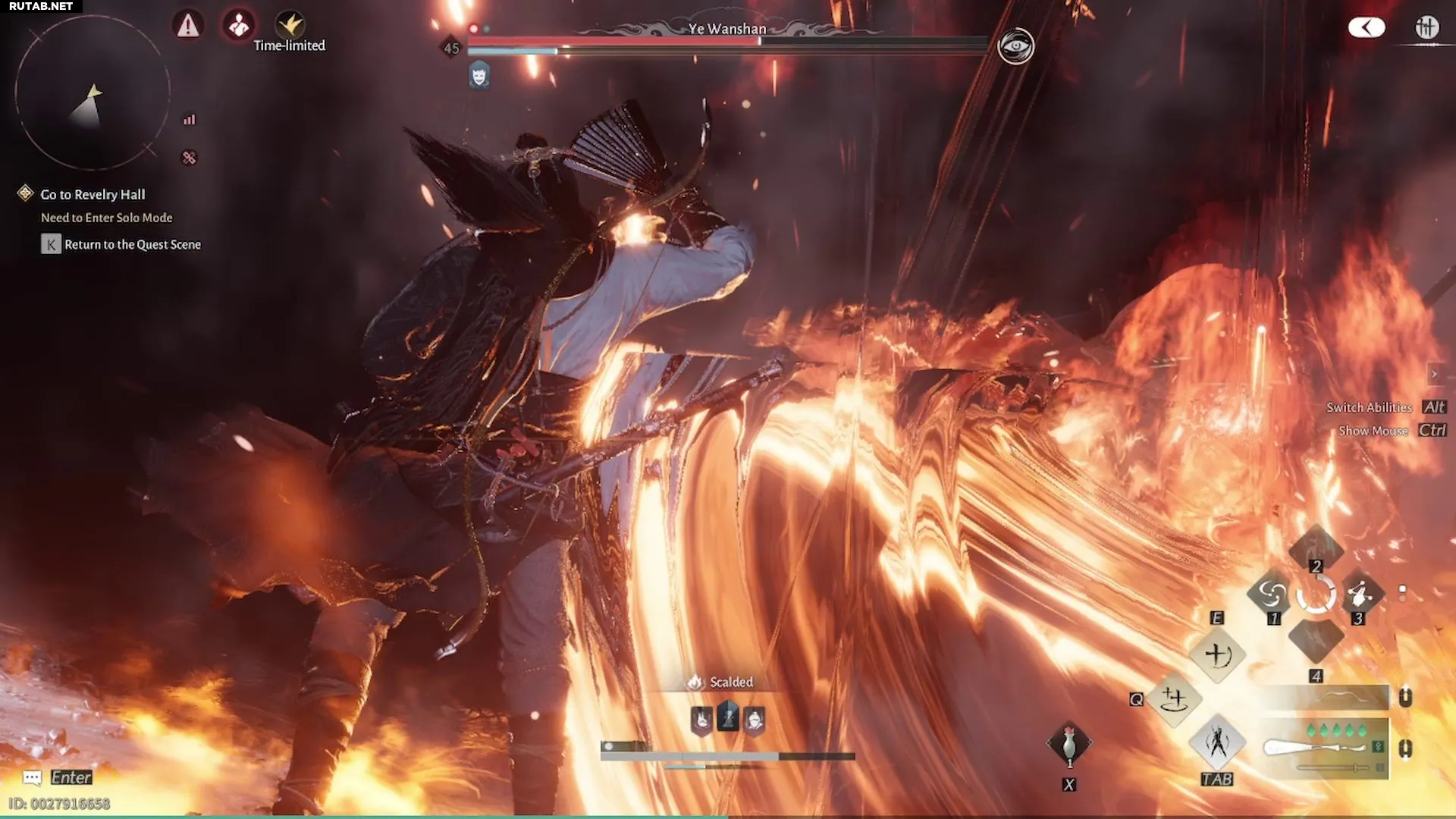The width and height of the screenshot is (1456, 819).
Task: Open the chat bubble icon
Action: pos(32,778)
